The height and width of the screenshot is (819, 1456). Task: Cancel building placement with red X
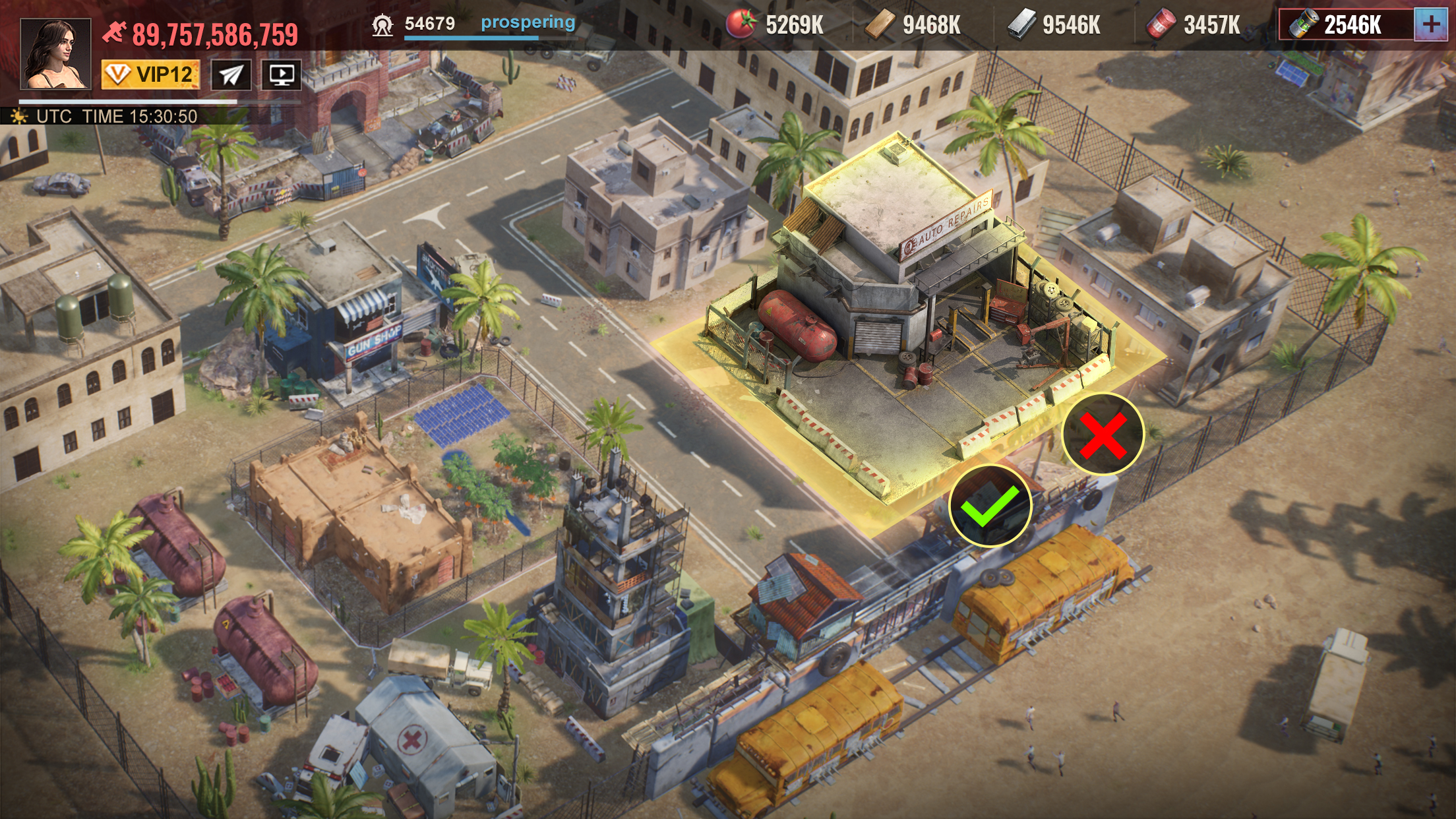(x=1103, y=435)
